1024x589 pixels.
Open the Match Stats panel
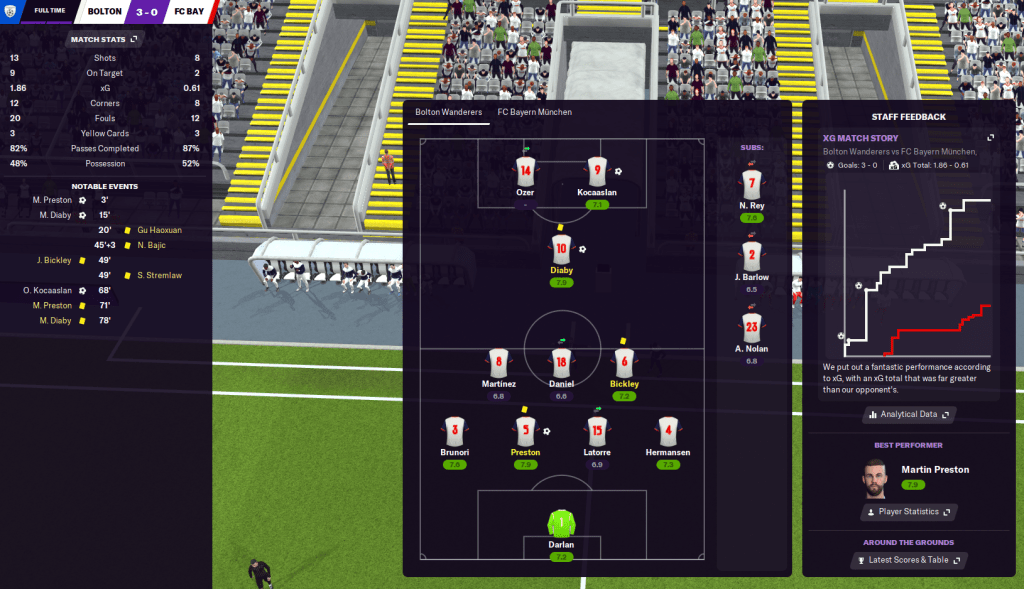click(105, 39)
